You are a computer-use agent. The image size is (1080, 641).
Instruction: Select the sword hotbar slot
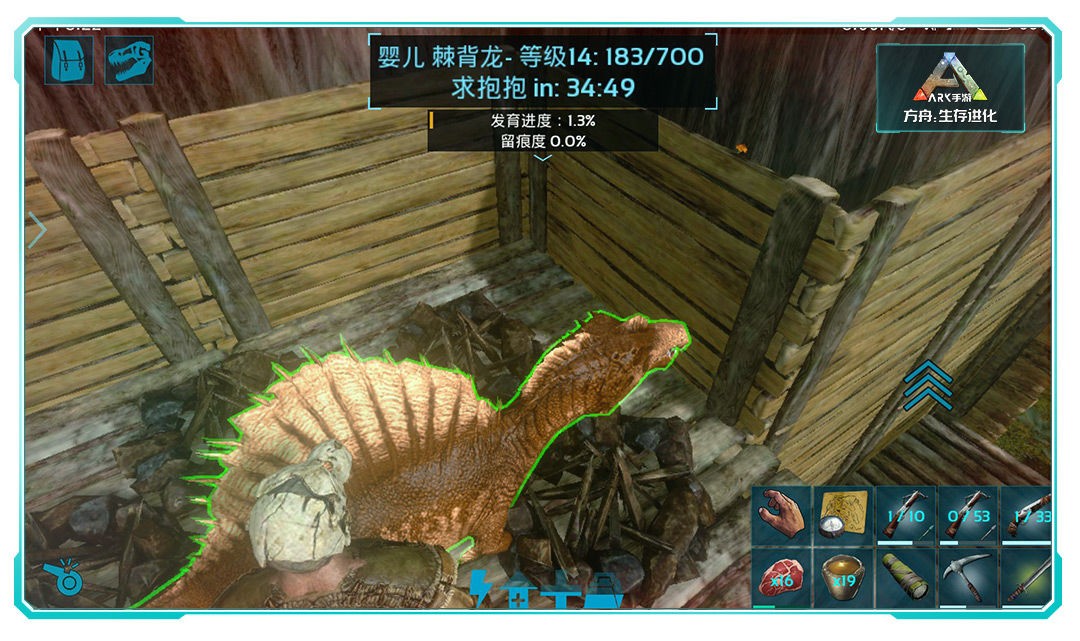pos(1027,578)
